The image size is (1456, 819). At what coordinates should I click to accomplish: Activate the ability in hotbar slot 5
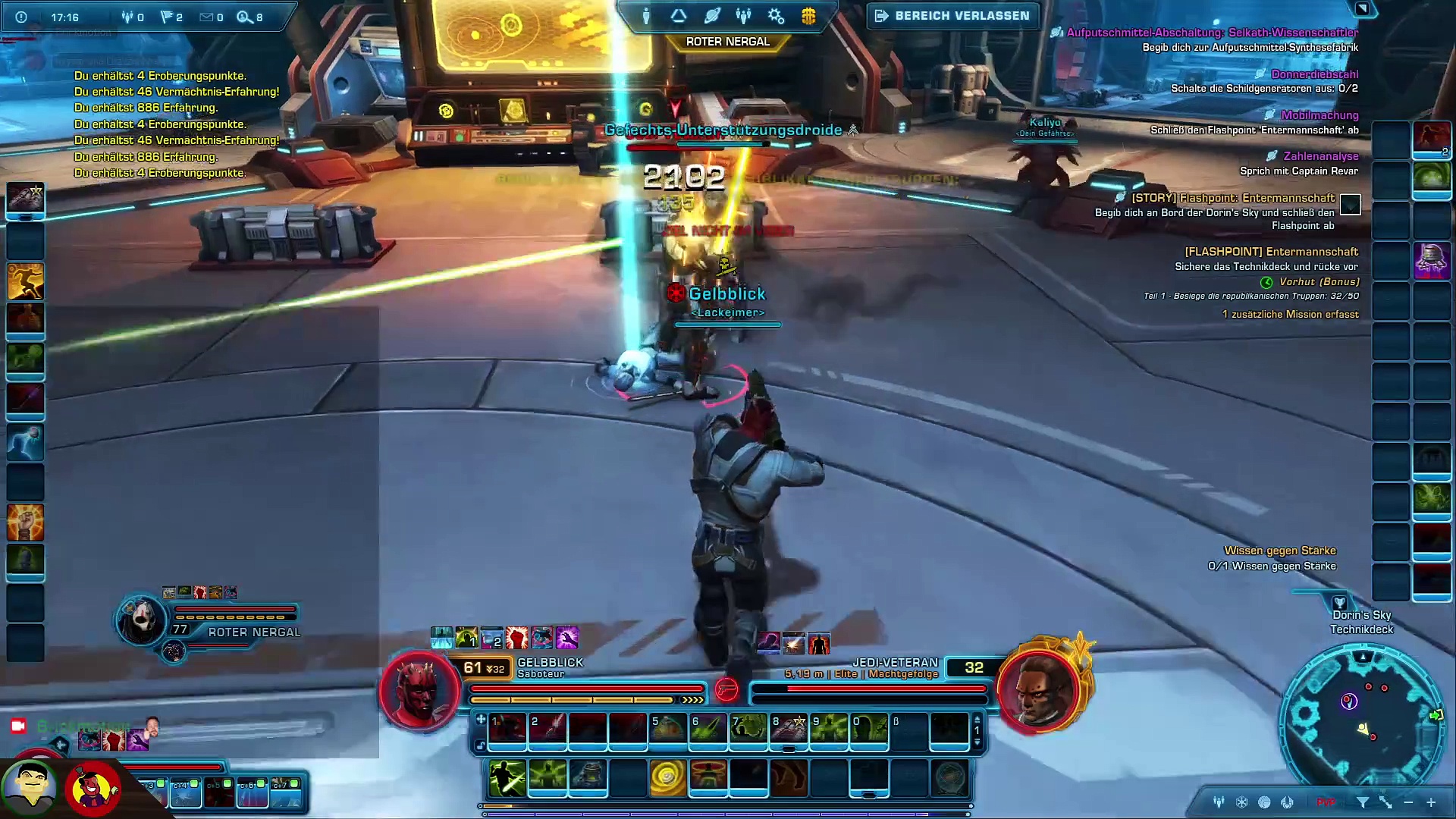[668, 729]
